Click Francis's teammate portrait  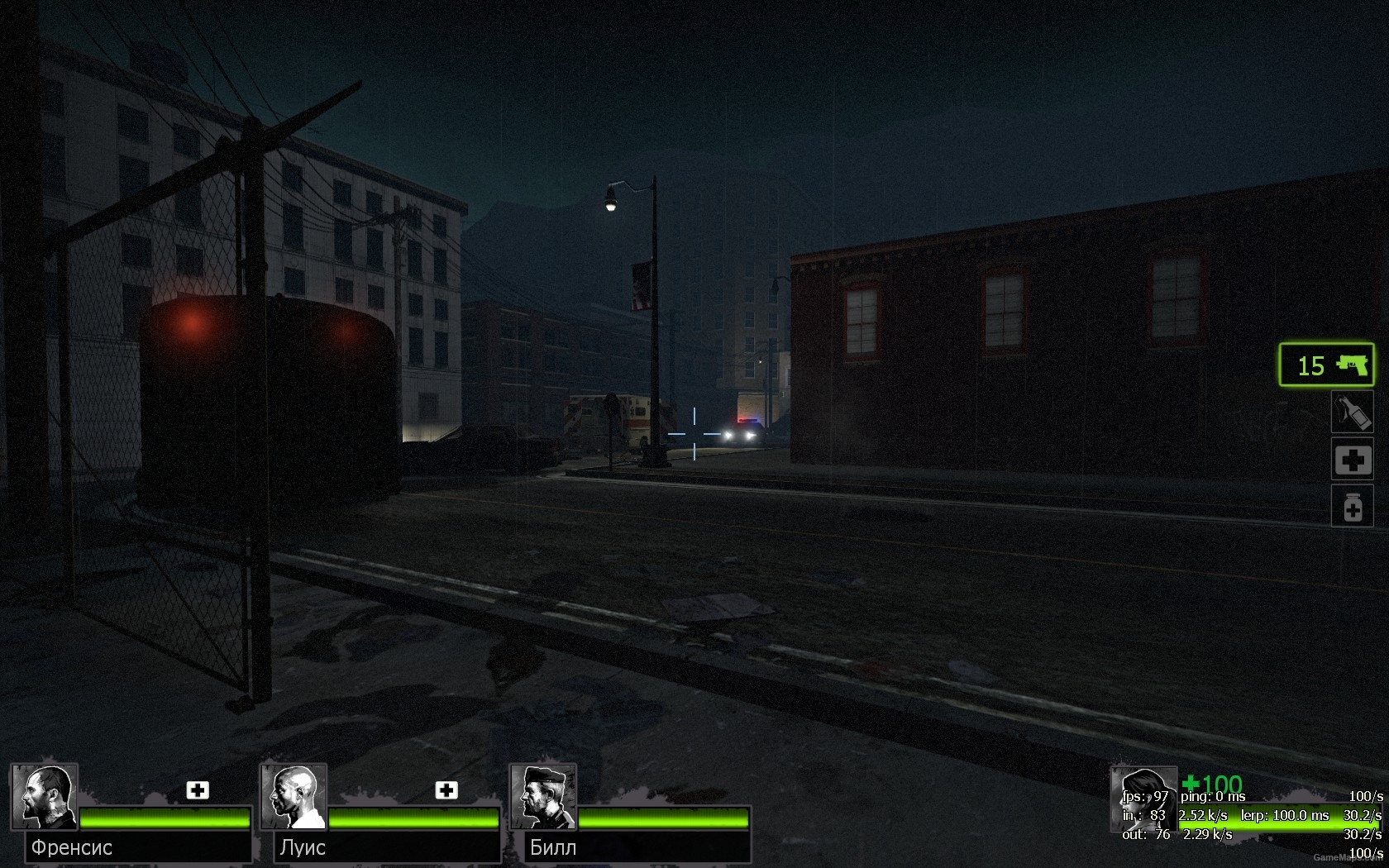pos(44,797)
